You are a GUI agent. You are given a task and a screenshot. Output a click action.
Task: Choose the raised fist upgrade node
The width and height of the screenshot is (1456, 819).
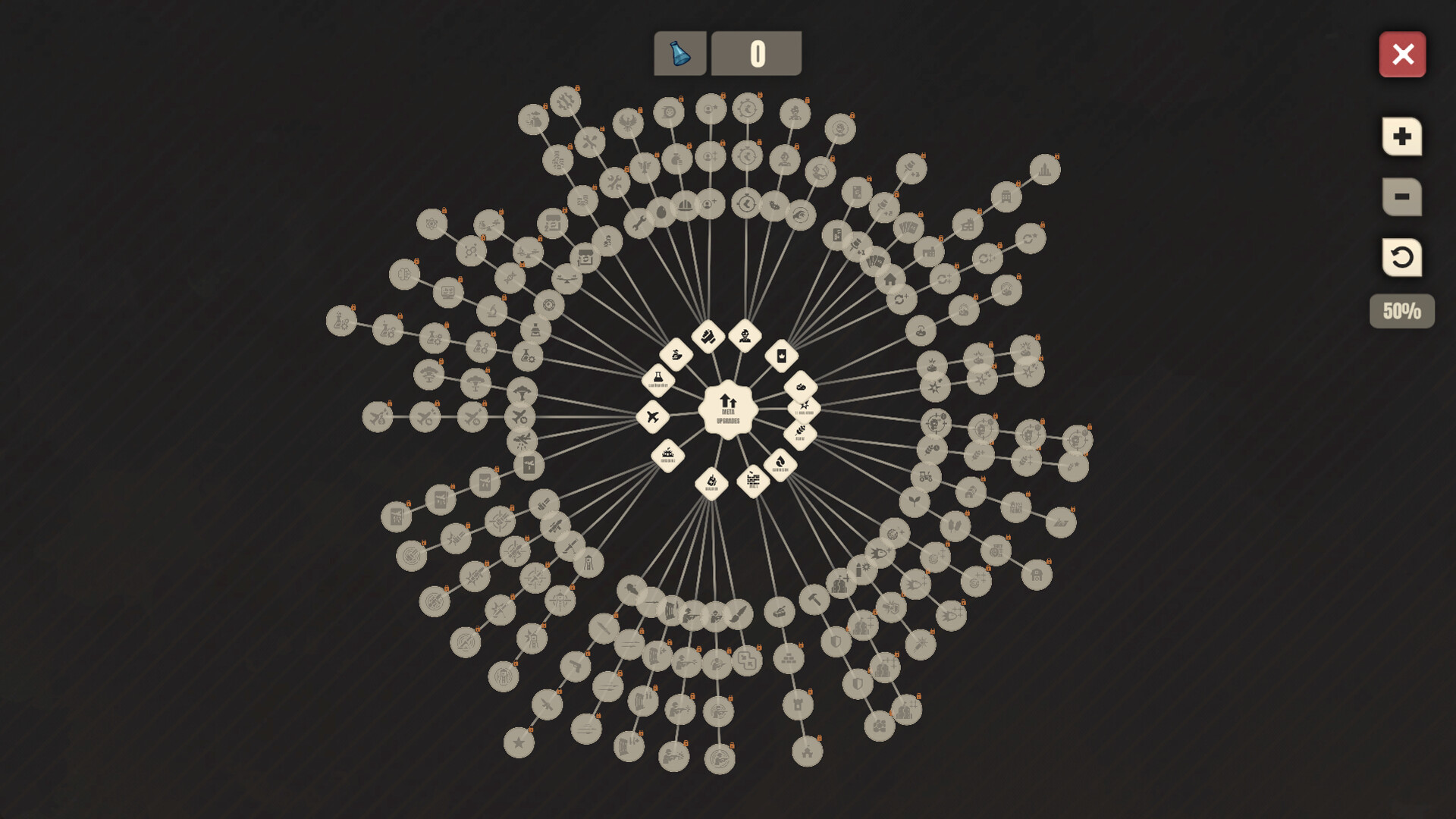tap(708, 336)
